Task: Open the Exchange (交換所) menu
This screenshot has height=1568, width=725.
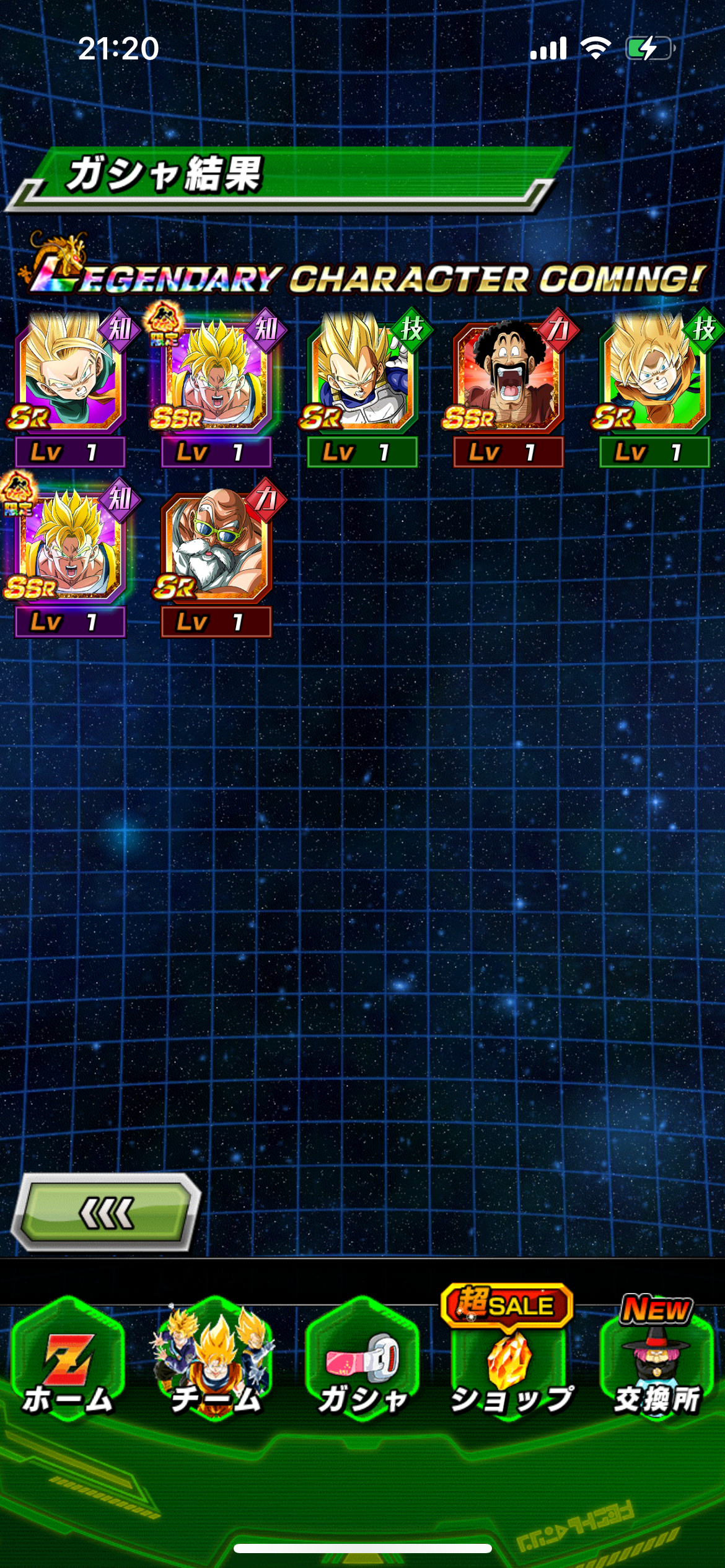Action: point(656,1362)
